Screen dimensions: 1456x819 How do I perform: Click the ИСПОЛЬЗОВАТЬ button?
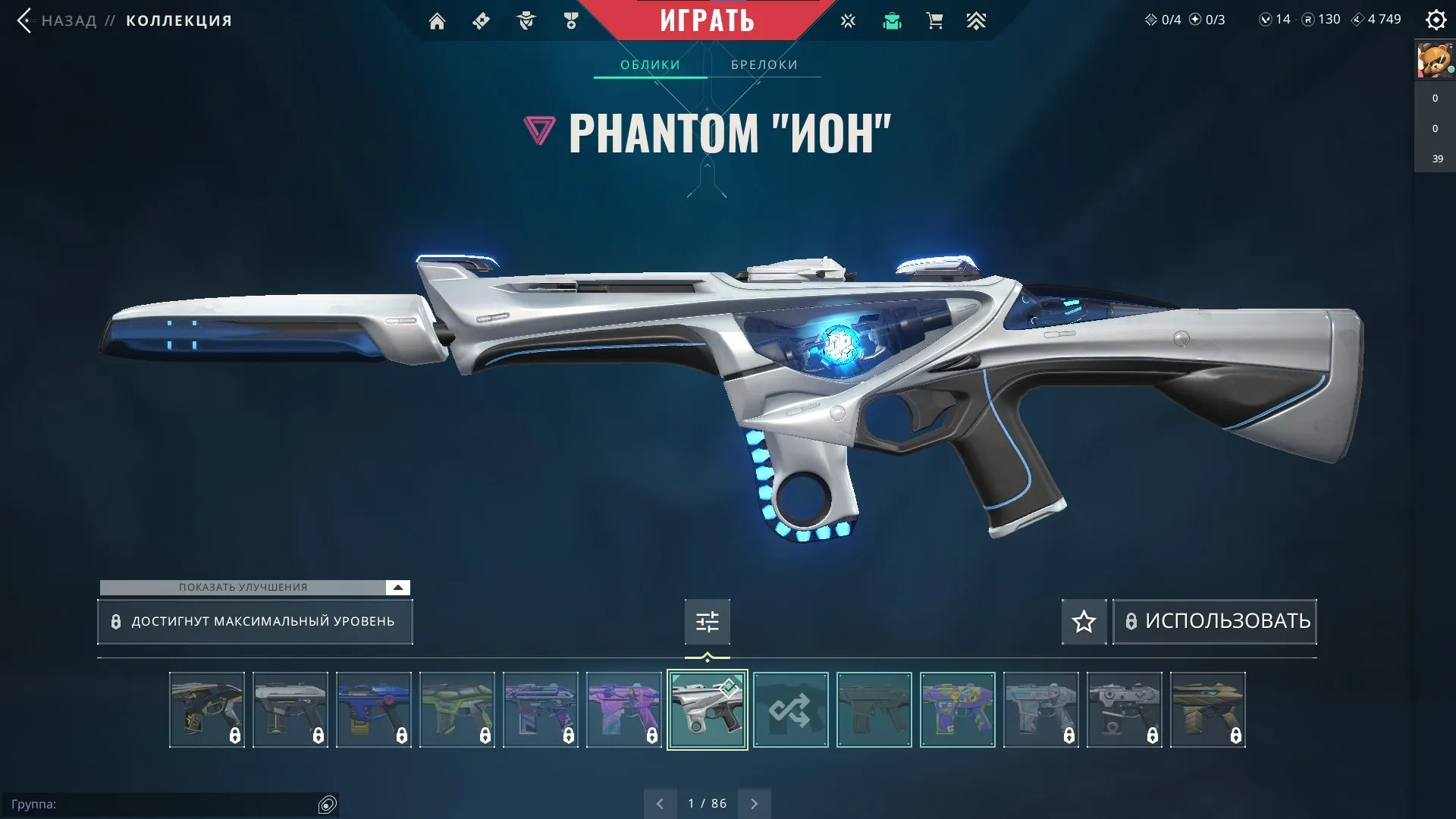[1214, 621]
